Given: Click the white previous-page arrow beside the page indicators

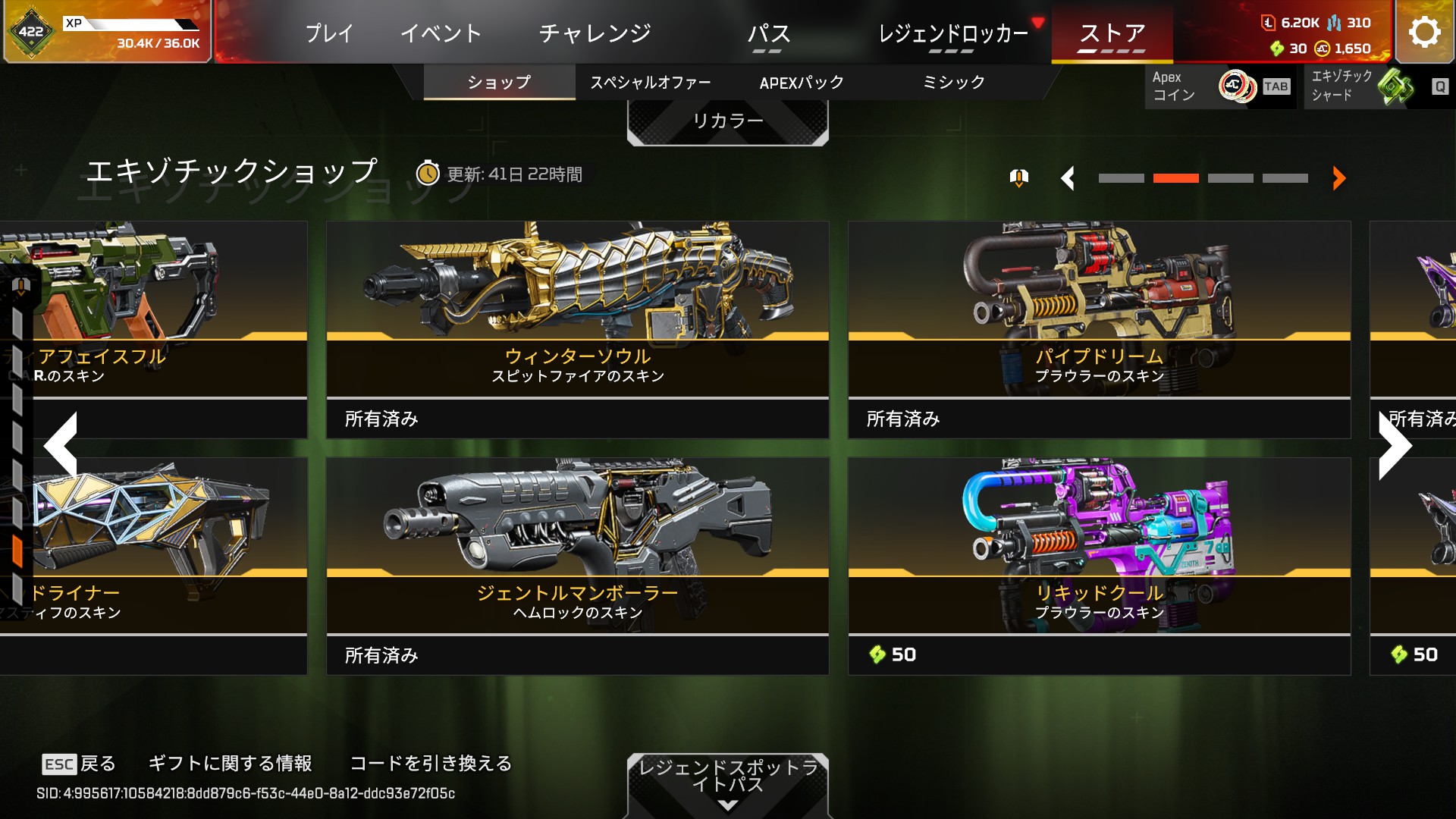Looking at the screenshot, I should pos(1068,178).
